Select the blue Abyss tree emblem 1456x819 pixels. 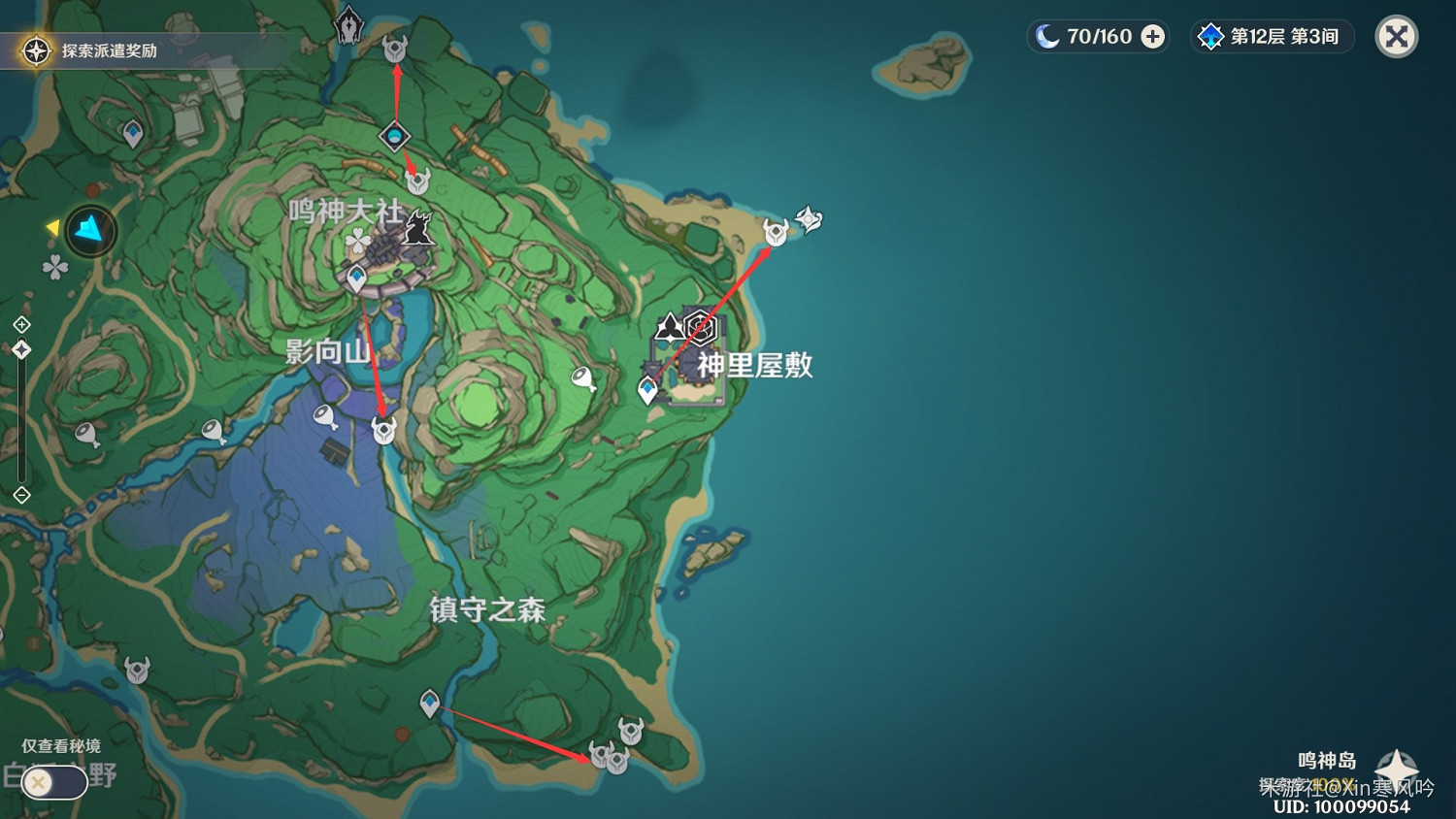pos(1210,36)
